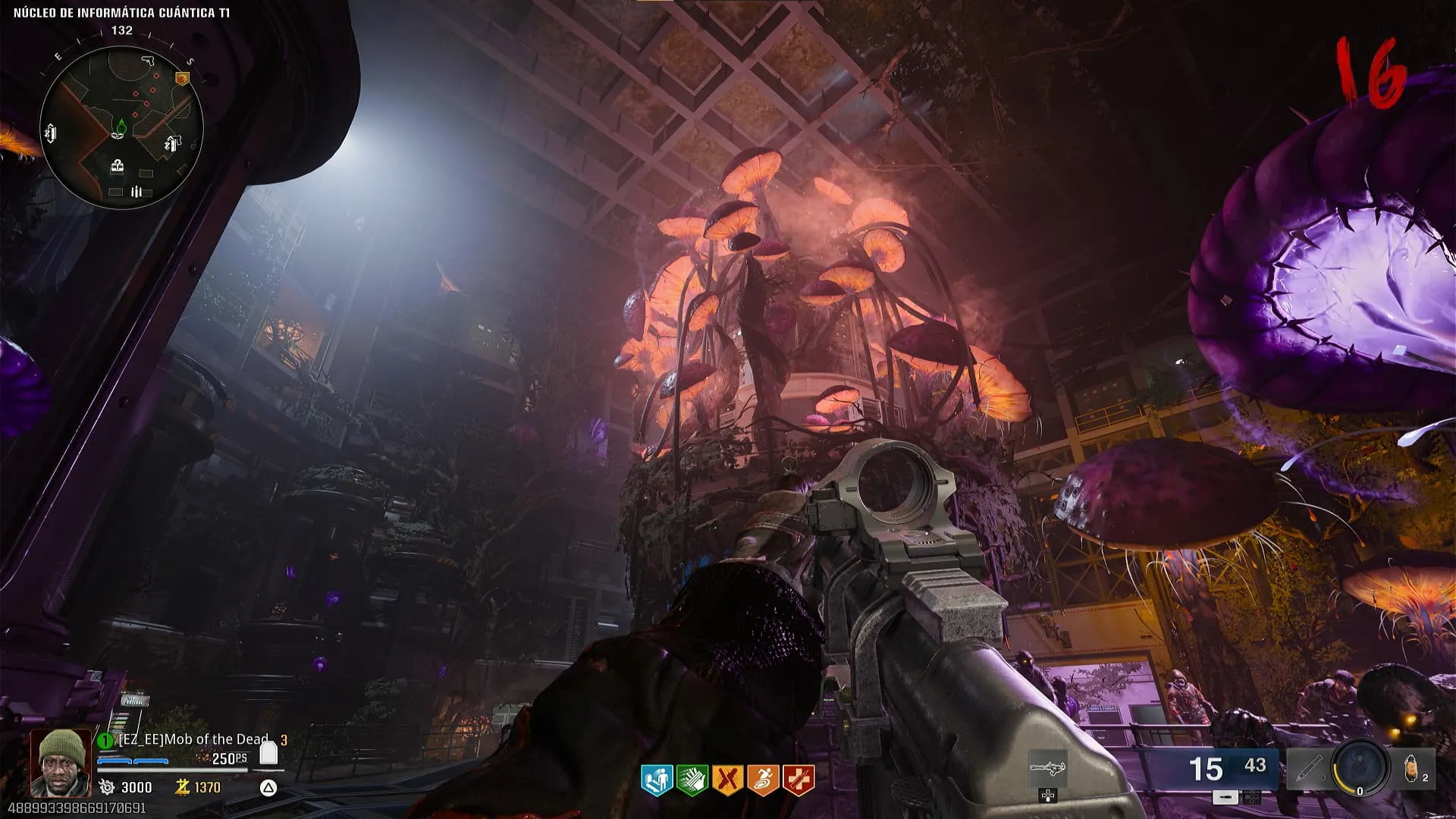This screenshot has height=819, width=1456.
Task: Click the yellow perk shield marker on minimap
Action: [182, 78]
